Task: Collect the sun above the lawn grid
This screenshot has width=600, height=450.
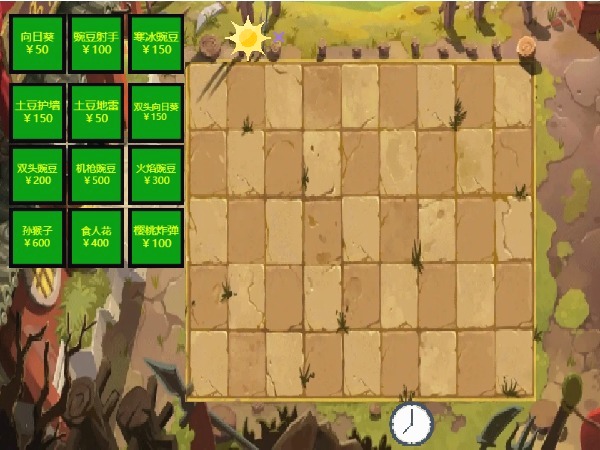Action: (247, 38)
